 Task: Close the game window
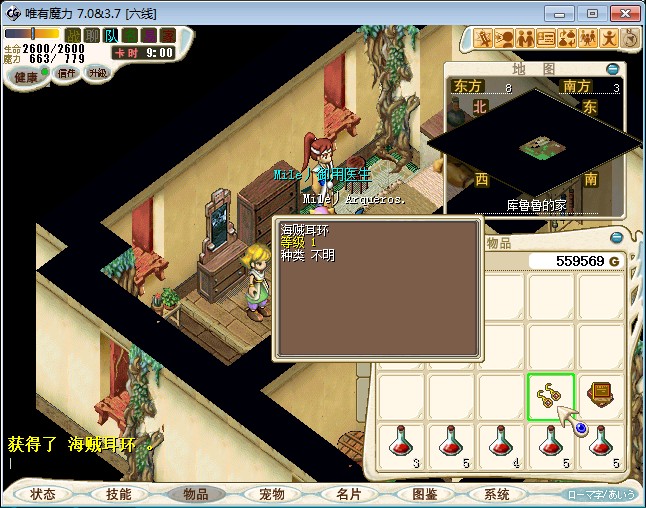[621, 13]
